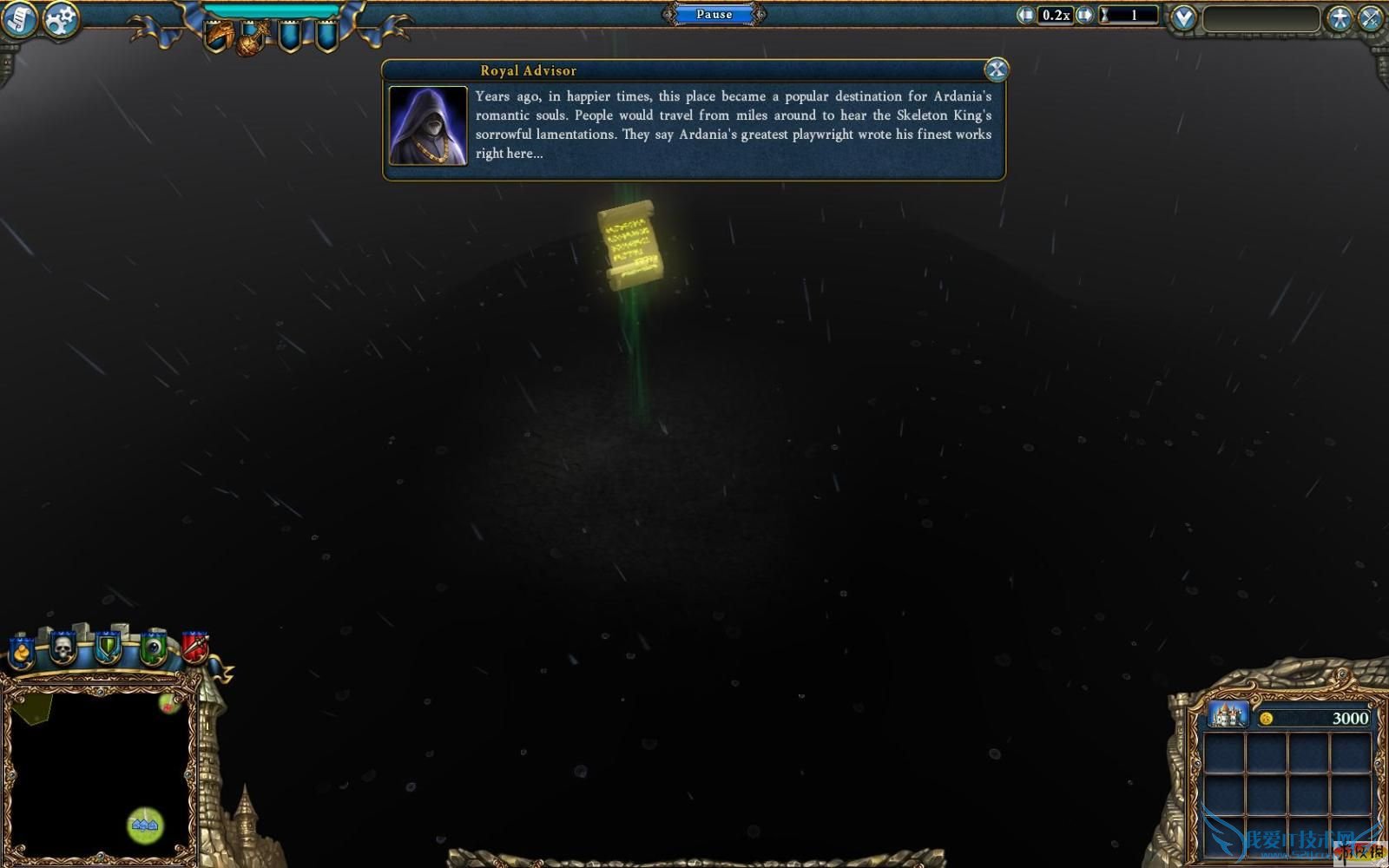Image resolution: width=1389 pixels, height=868 pixels.
Task: Click the crossed swords icon
Action: 1371,18
